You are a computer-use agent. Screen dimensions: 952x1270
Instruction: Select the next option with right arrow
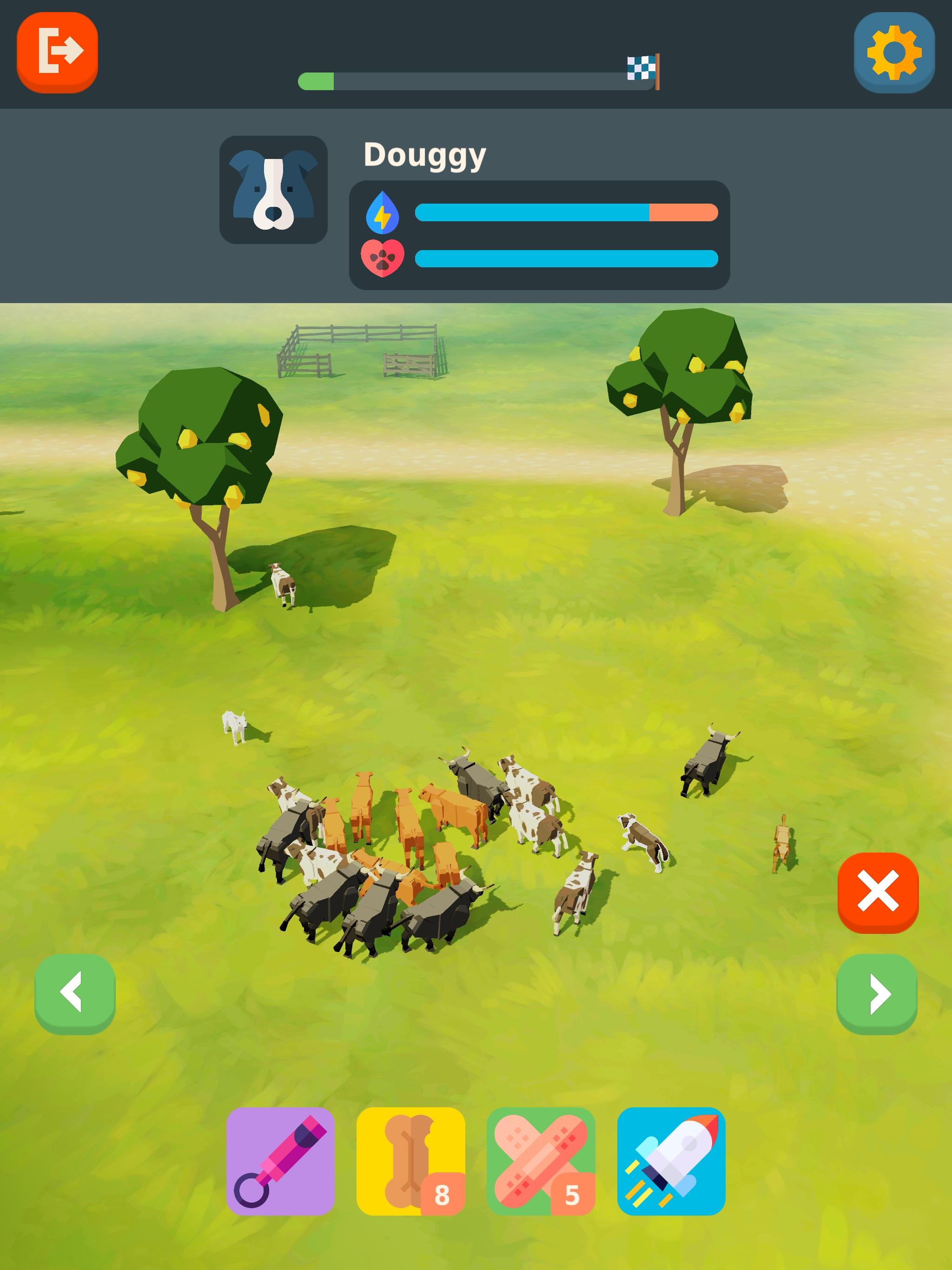(x=878, y=994)
